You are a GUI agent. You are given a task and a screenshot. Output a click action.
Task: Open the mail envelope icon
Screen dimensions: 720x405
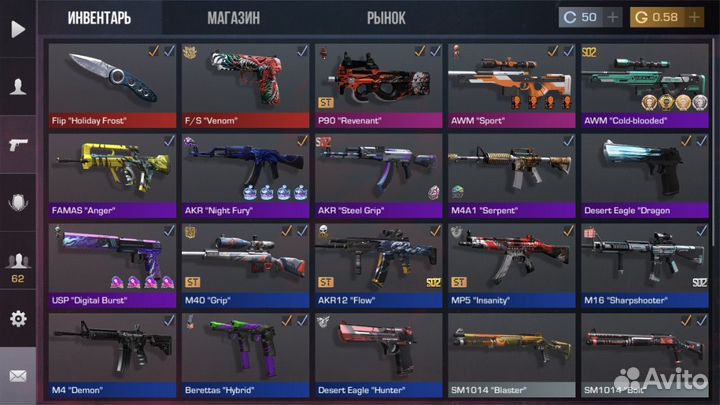[x=17, y=376]
